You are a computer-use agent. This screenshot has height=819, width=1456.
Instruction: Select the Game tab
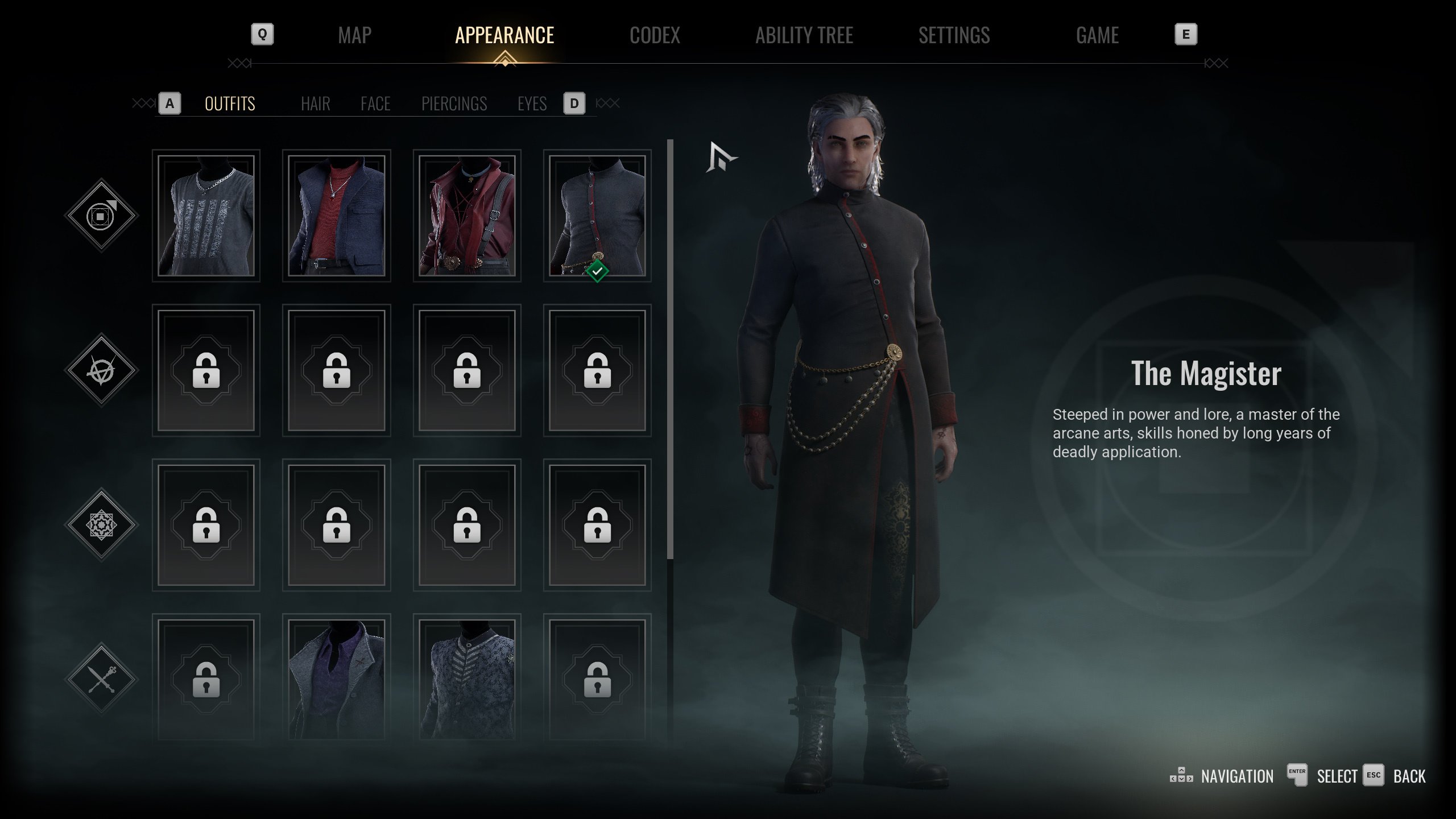tap(1097, 35)
